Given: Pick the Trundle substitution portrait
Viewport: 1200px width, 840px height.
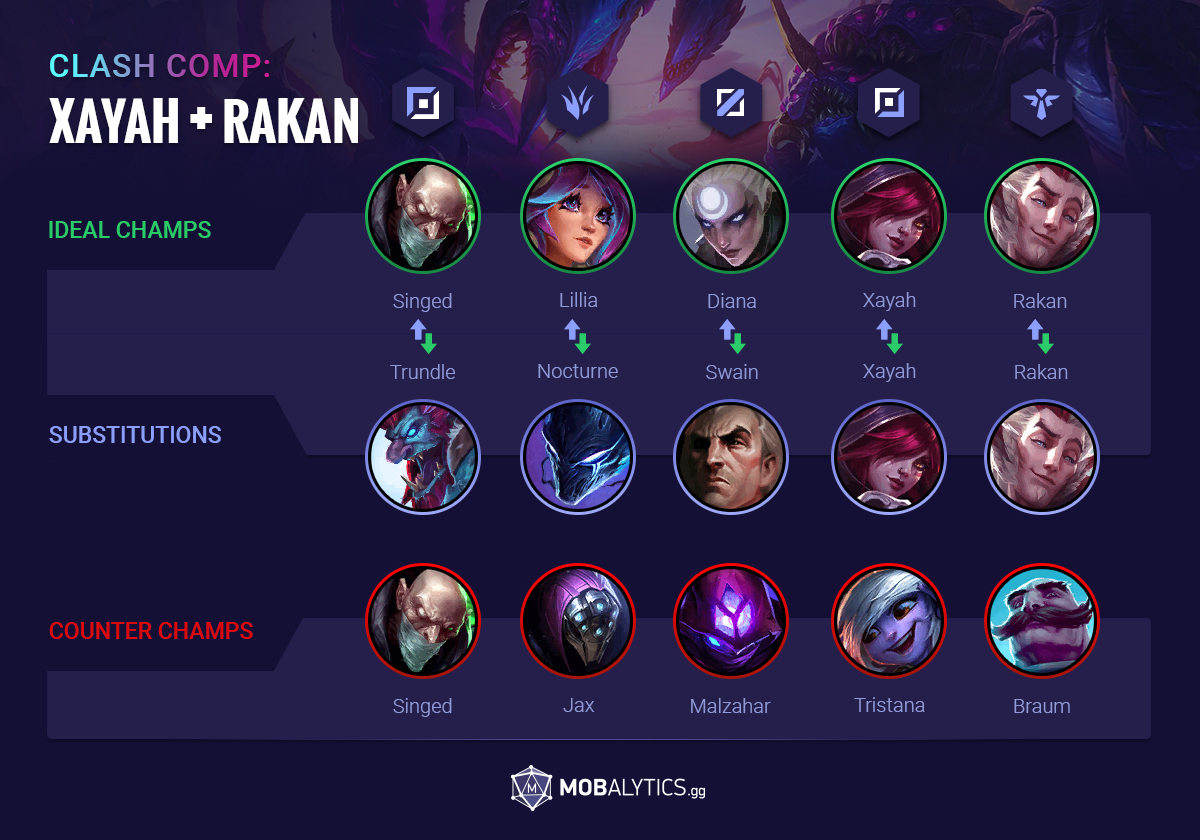Looking at the screenshot, I should point(423,455).
